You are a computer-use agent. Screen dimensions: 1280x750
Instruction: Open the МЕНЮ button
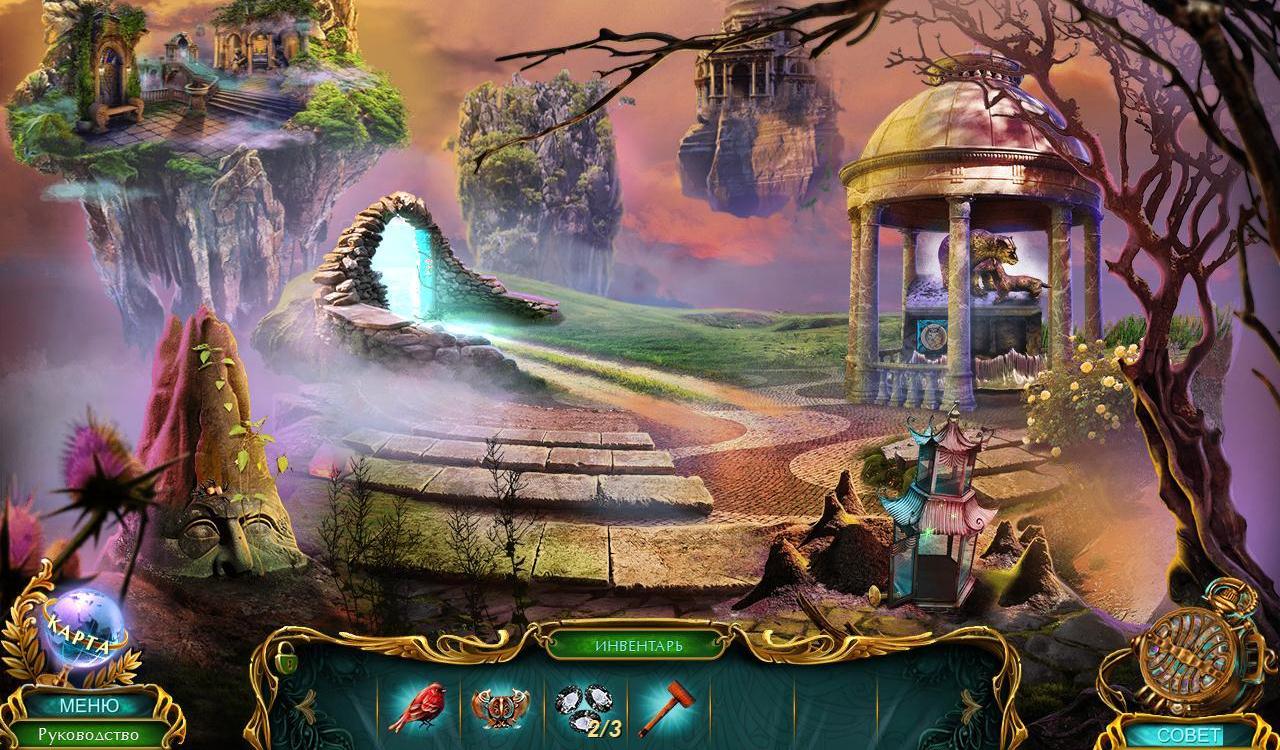pos(88,706)
